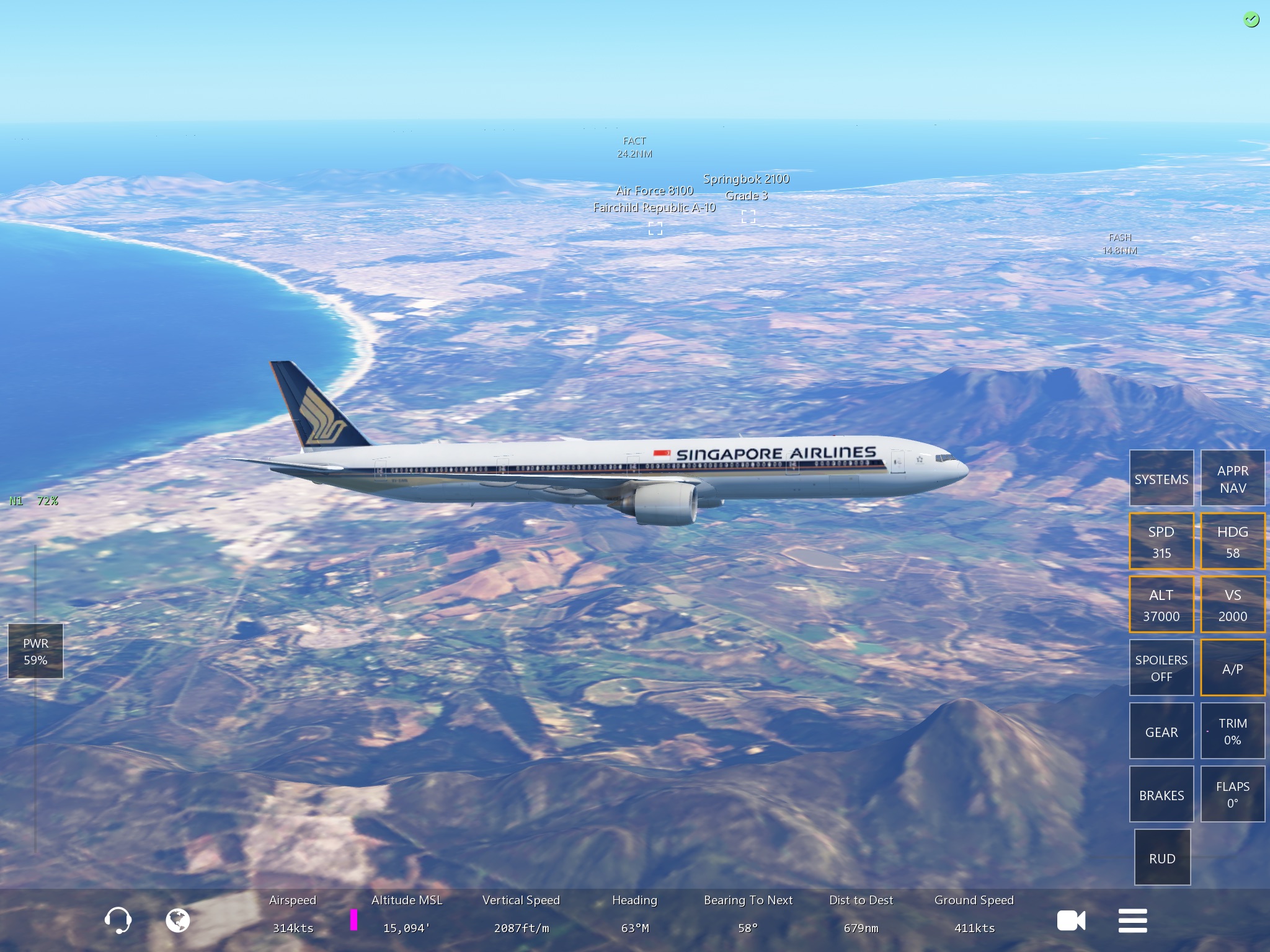Adjust the TRIM 0% control
This screenshot has width=1270, height=952.
pyautogui.click(x=1232, y=731)
